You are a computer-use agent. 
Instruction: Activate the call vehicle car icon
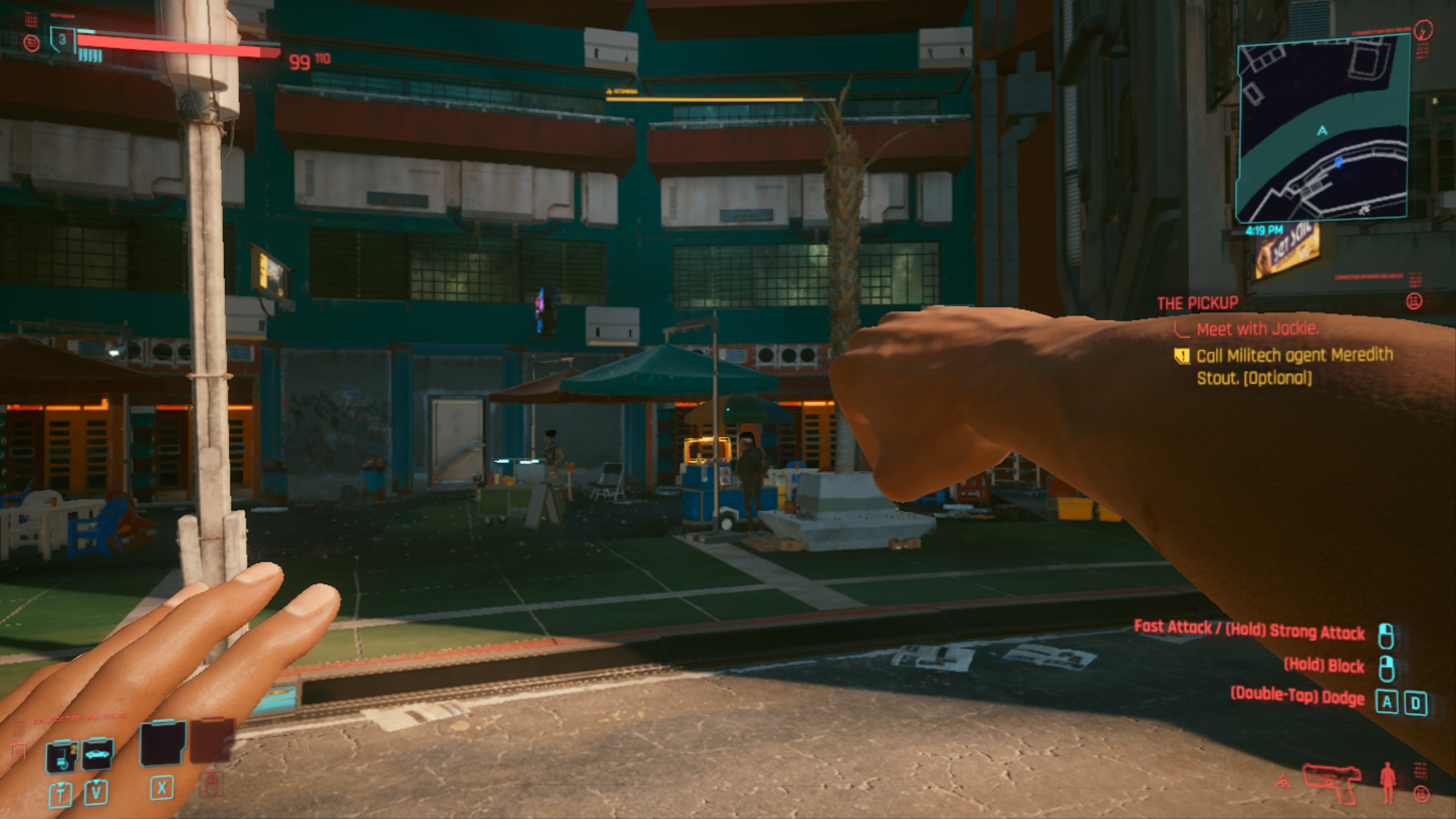97,754
